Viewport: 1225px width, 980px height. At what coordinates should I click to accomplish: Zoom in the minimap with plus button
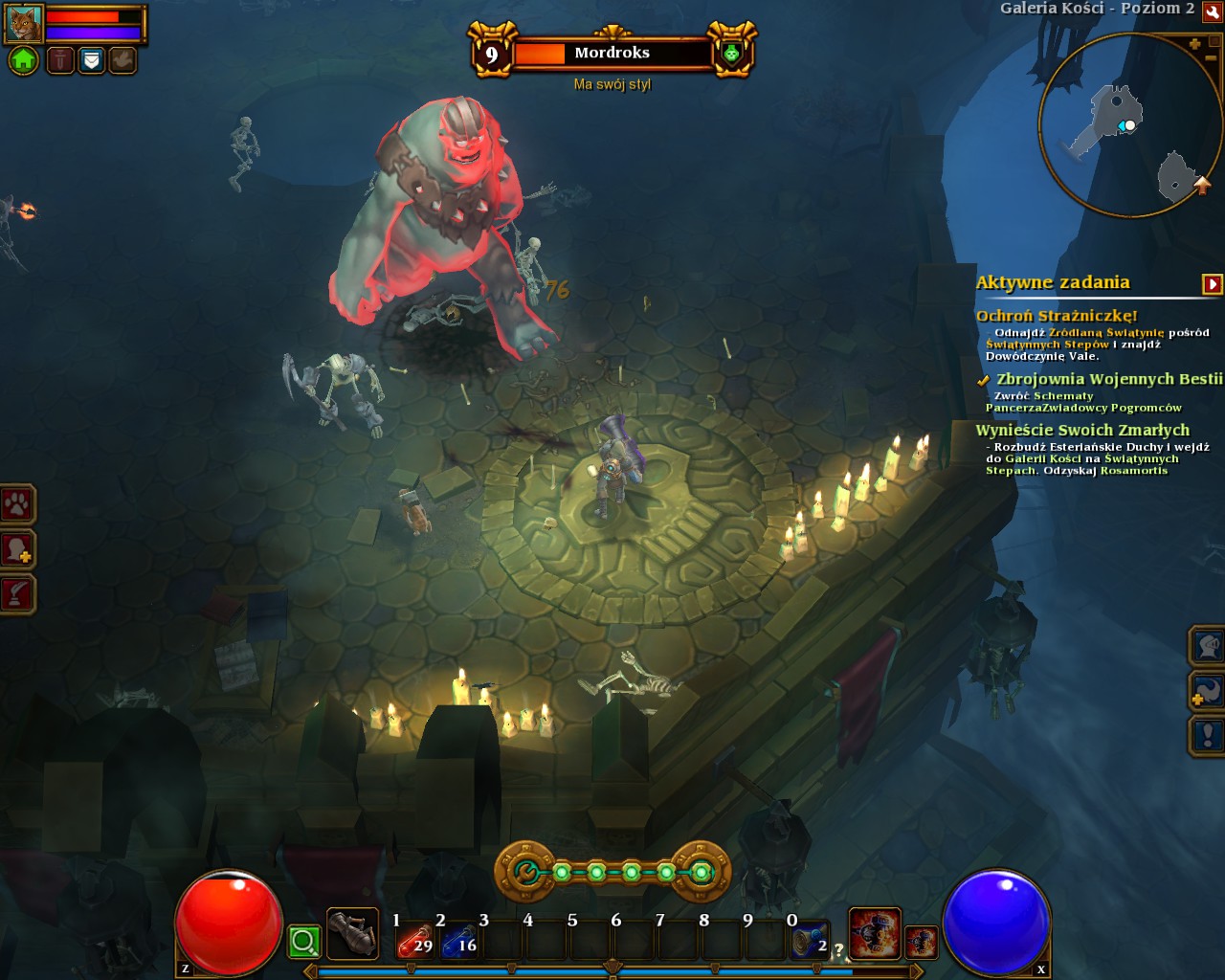pos(1194,44)
